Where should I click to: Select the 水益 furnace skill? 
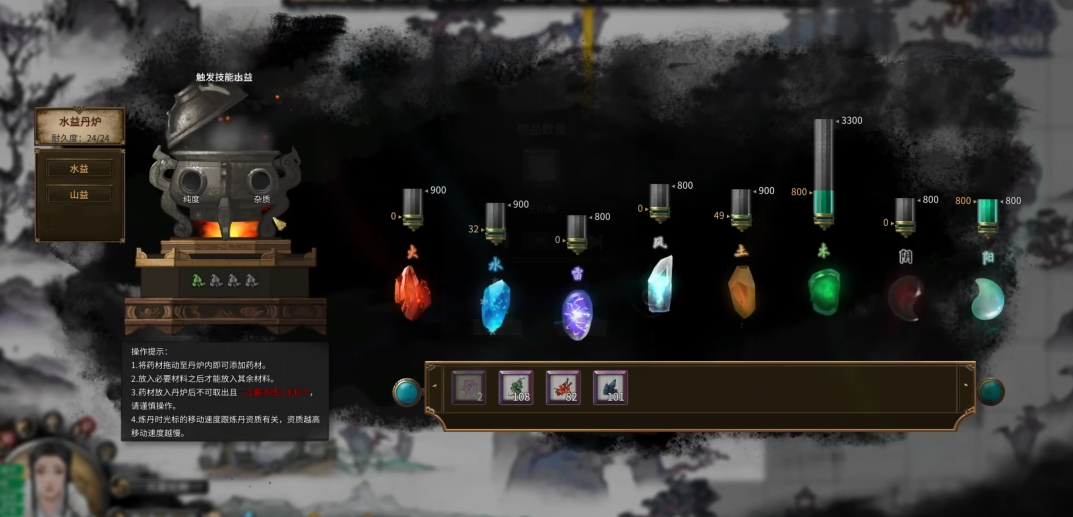79,169
